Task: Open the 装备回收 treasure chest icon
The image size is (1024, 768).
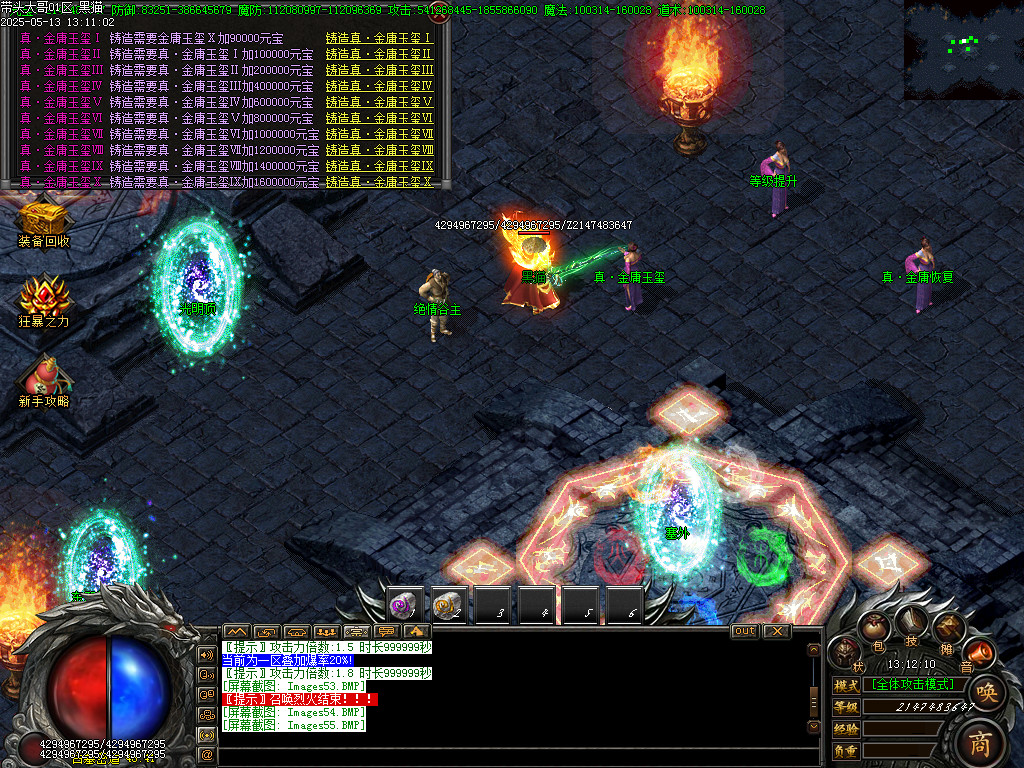Action: (43, 220)
